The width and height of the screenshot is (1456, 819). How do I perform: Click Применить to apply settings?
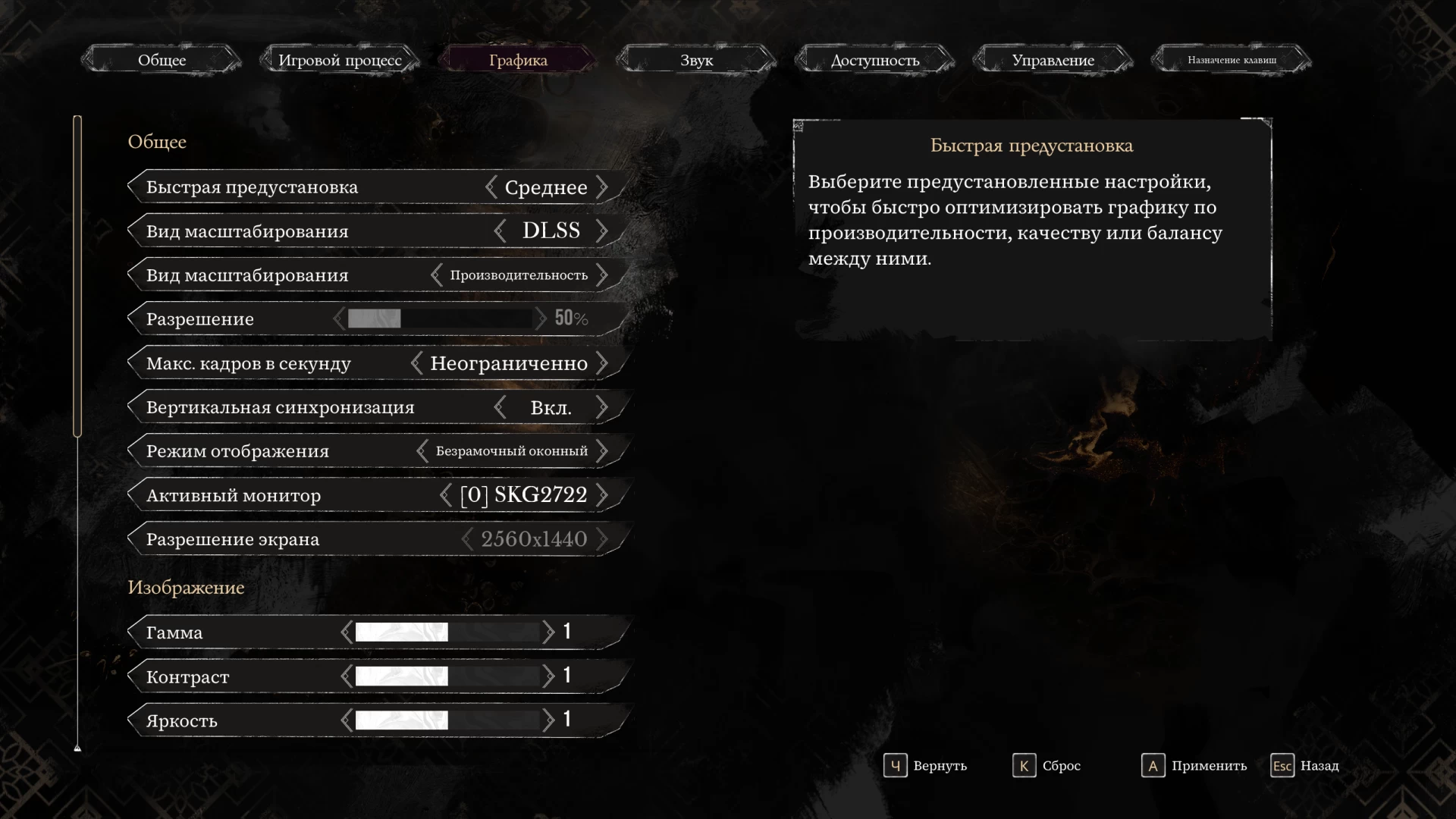pyautogui.click(x=1195, y=766)
